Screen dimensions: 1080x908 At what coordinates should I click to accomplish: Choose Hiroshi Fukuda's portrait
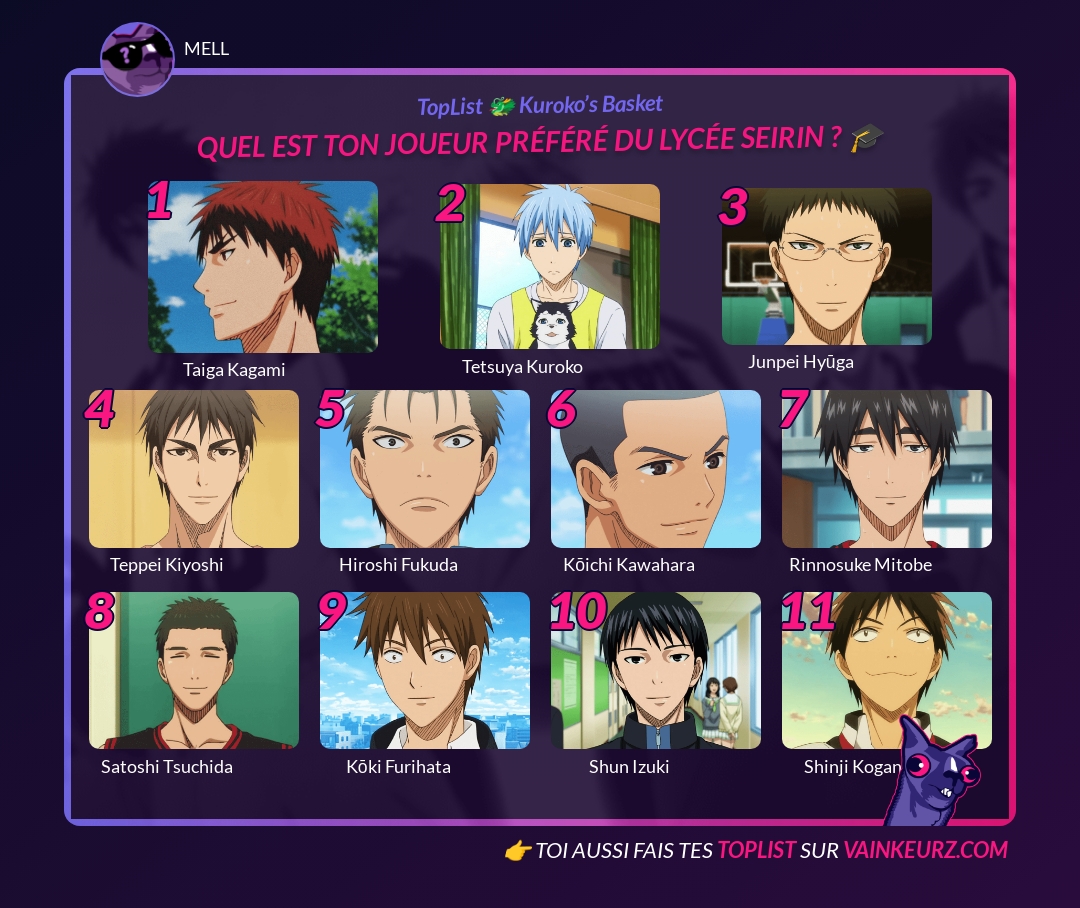pos(425,469)
